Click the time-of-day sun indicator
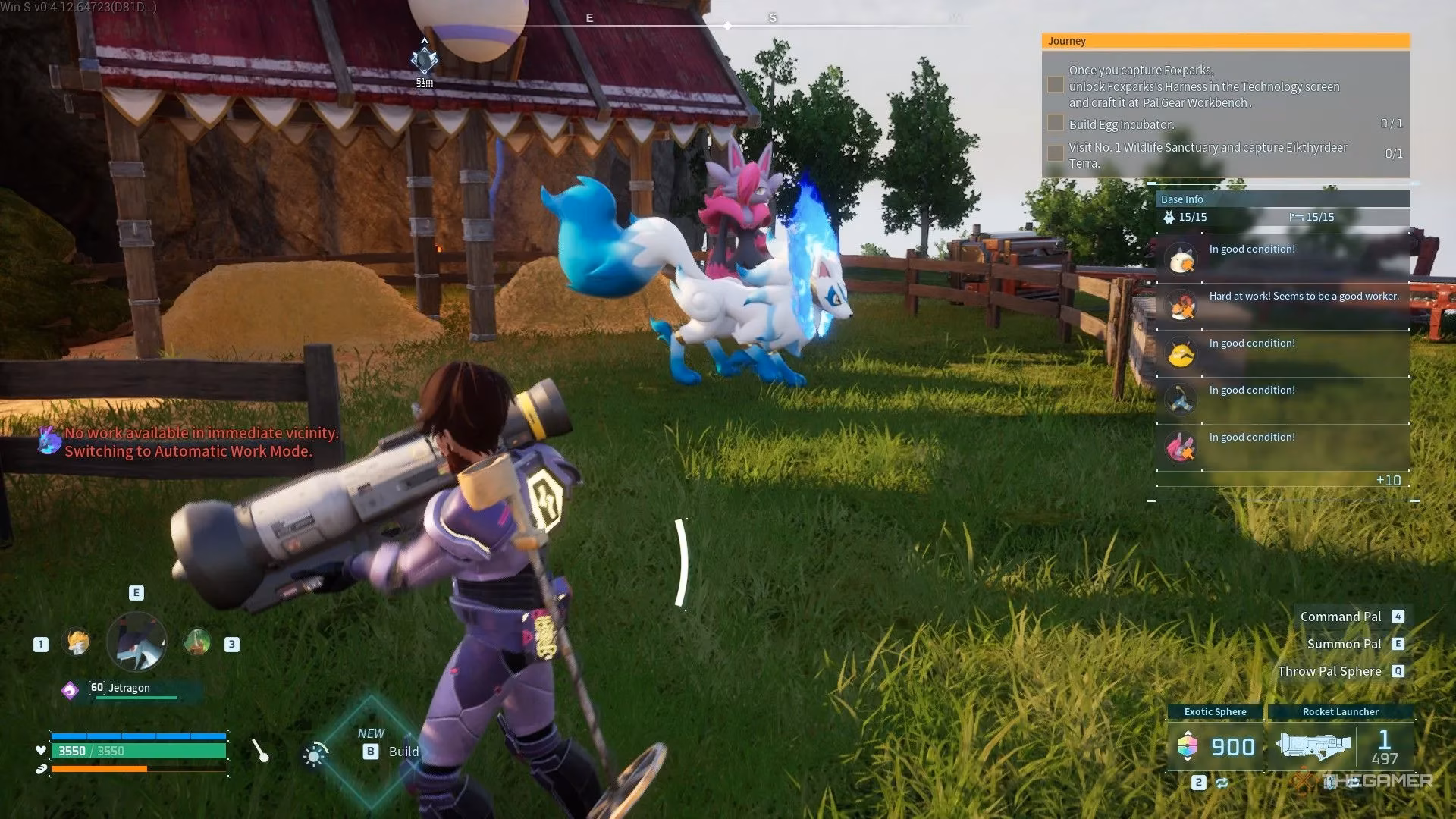Image resolution: width=1456 pixels, height=819 pixels. 315,755
